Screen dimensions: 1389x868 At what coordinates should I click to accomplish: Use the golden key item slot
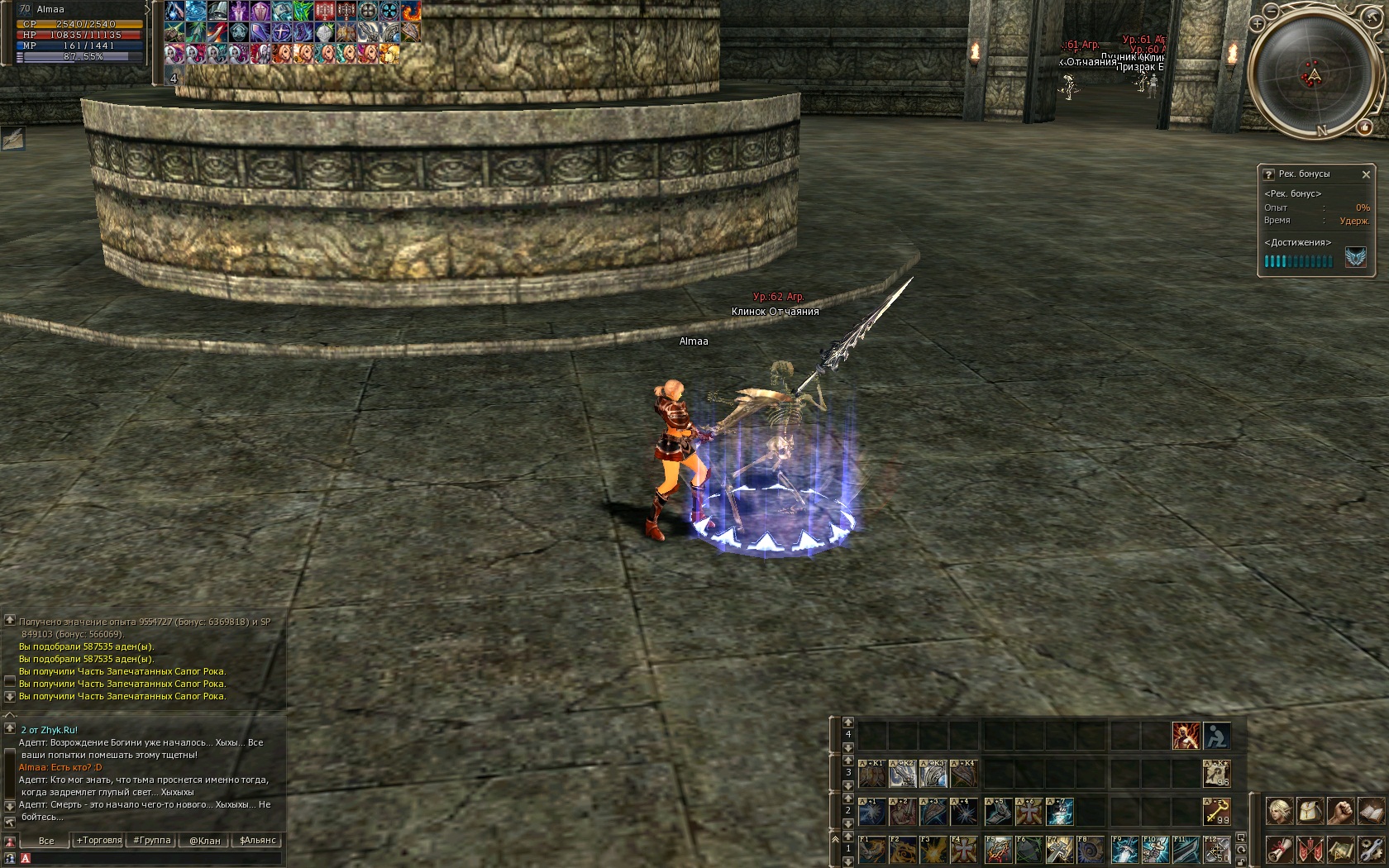tap(1216, 811)
